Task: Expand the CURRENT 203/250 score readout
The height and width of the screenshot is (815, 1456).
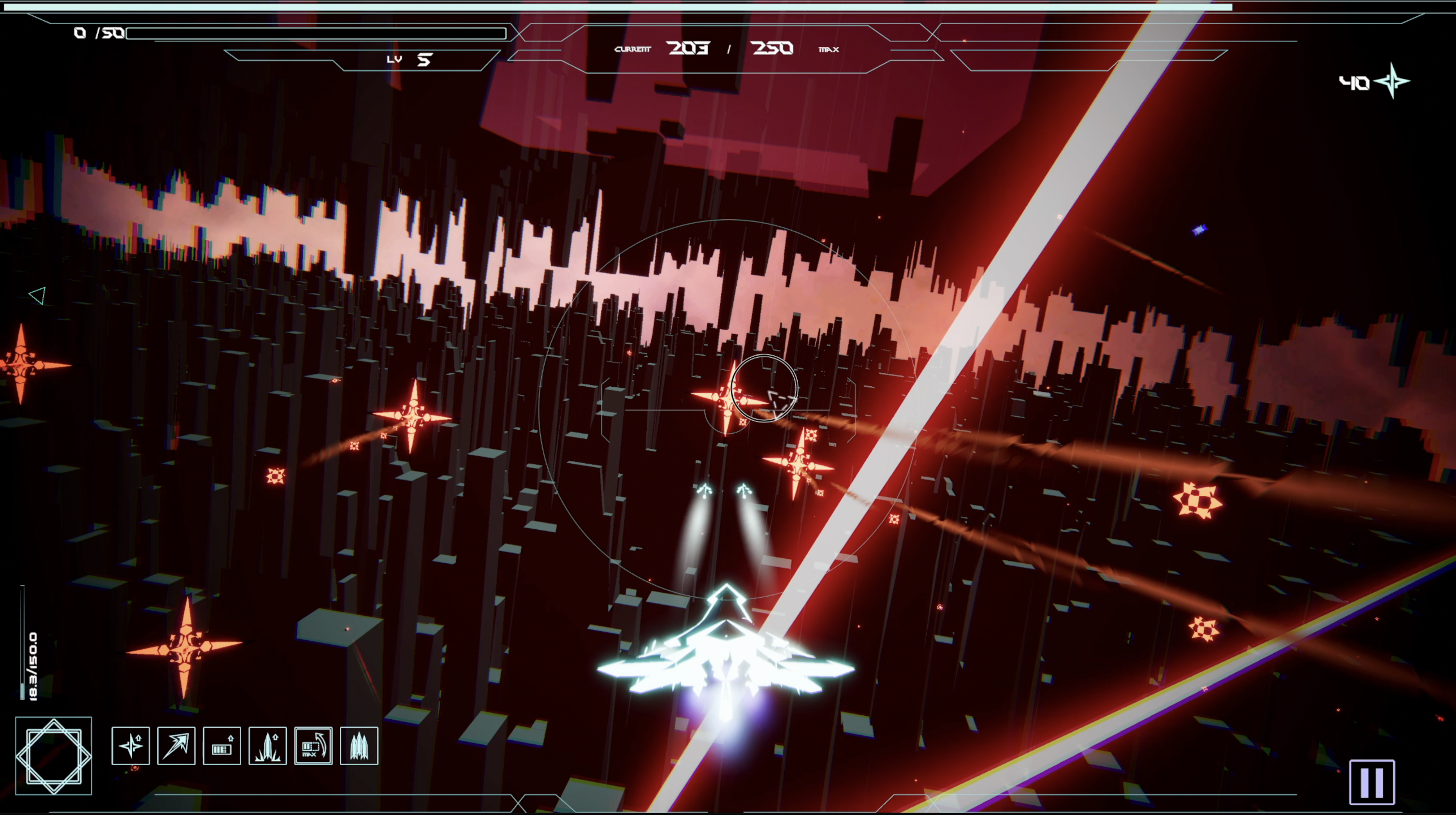Action: (729, 49)
